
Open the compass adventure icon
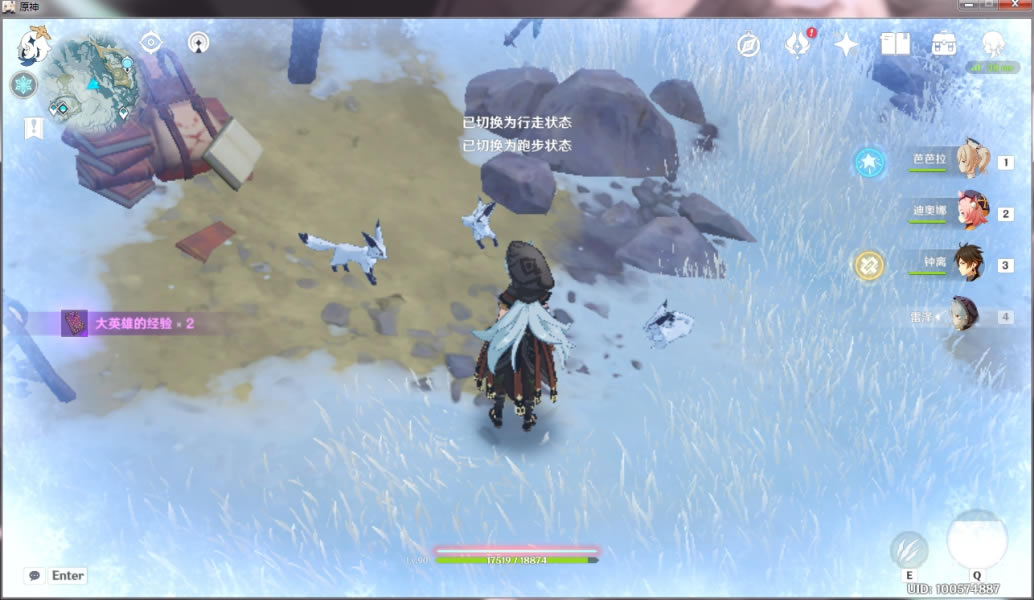click(x=748, y=44)
